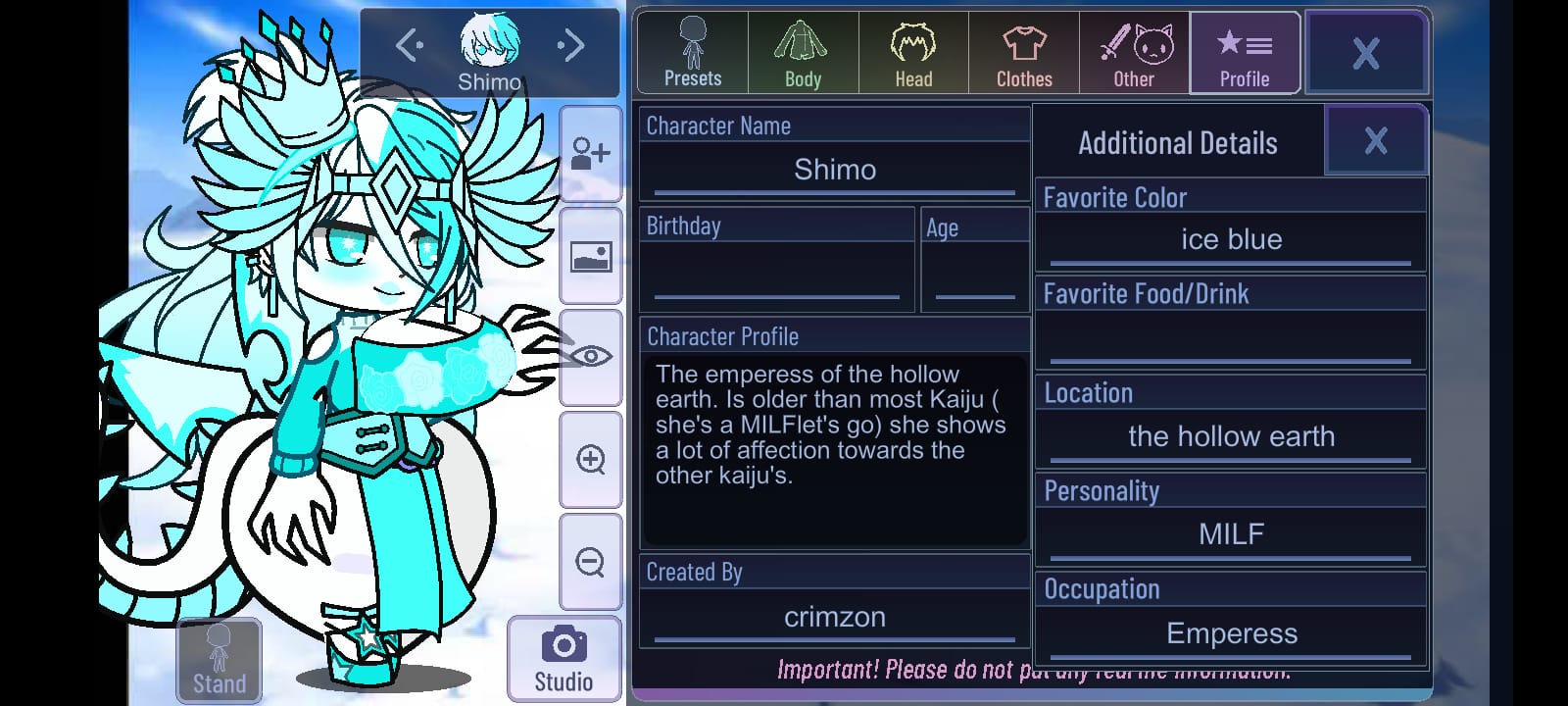Screen dimensions: 1568x706
Task: Select the Head tab
Action: (x=913, y=53)
